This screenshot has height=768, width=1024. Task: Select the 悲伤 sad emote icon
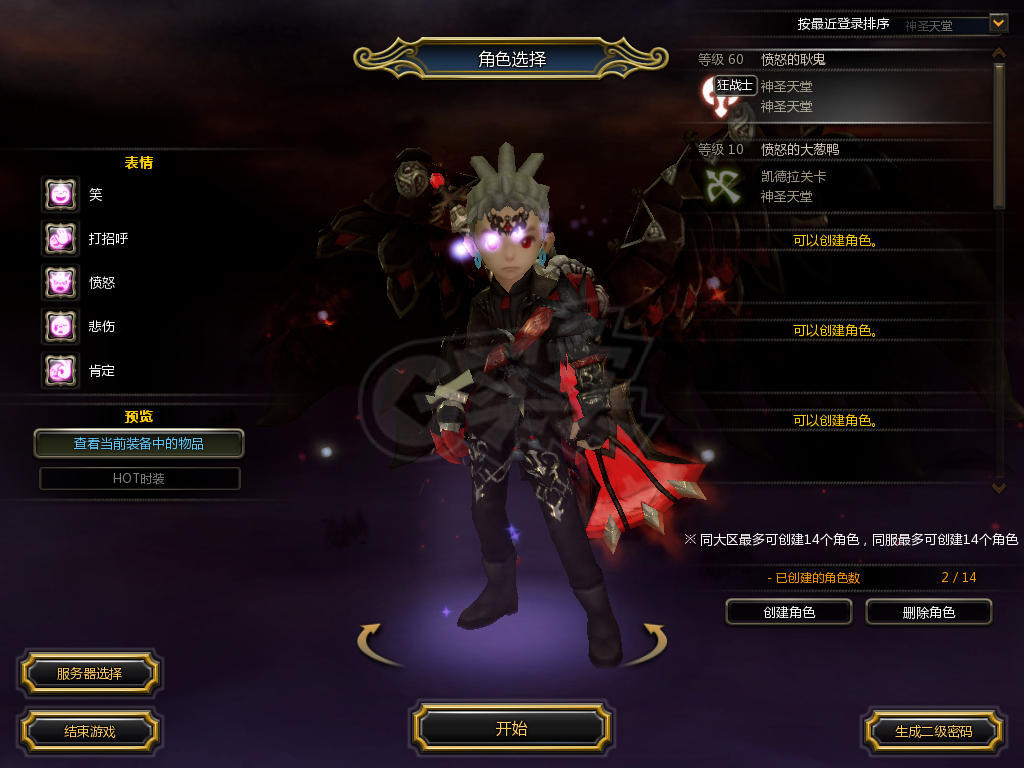tap(60, 327)
